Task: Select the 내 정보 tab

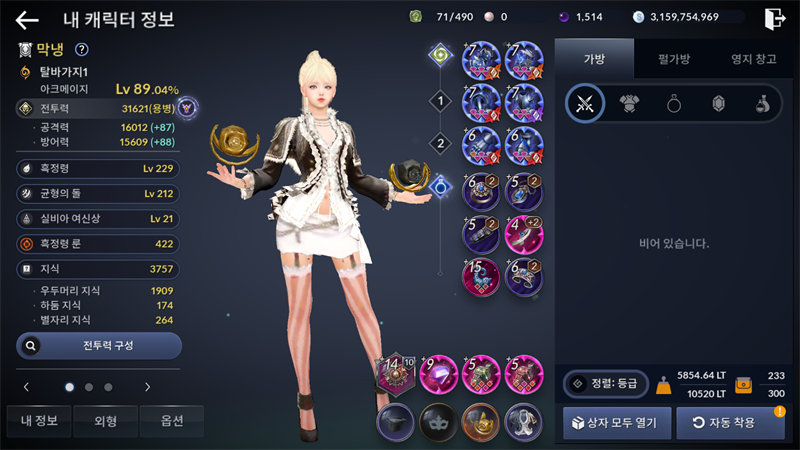Action: (x=37, y=422)
